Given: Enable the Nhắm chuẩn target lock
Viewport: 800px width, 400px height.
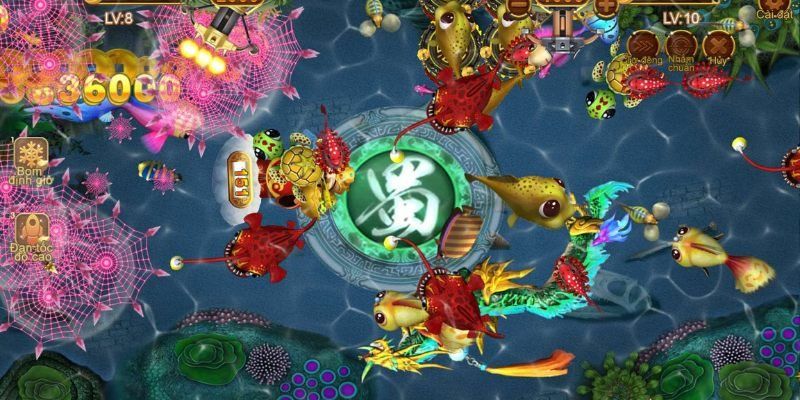Looking at the screenshot, I should [681, 46].
